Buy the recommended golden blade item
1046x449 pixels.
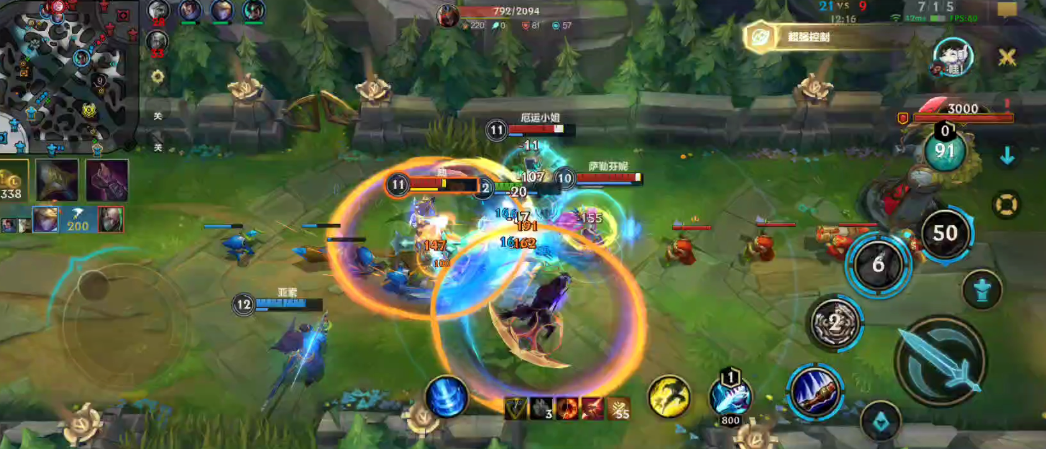tap(57, 180)
